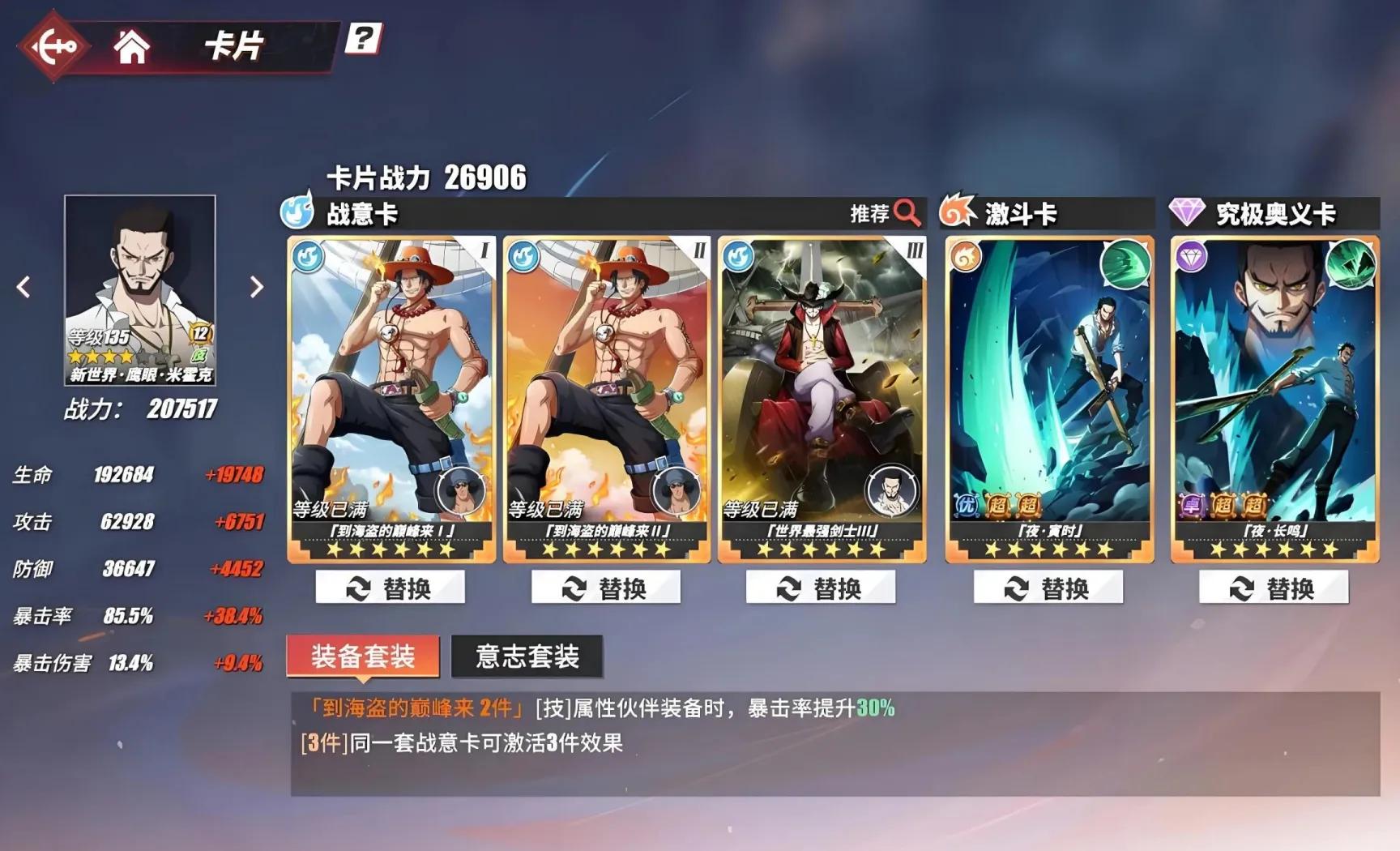Click 替换 under the 「夜·寅时」 card
Screen dimensions: 1400x851
click(1048, 585)
